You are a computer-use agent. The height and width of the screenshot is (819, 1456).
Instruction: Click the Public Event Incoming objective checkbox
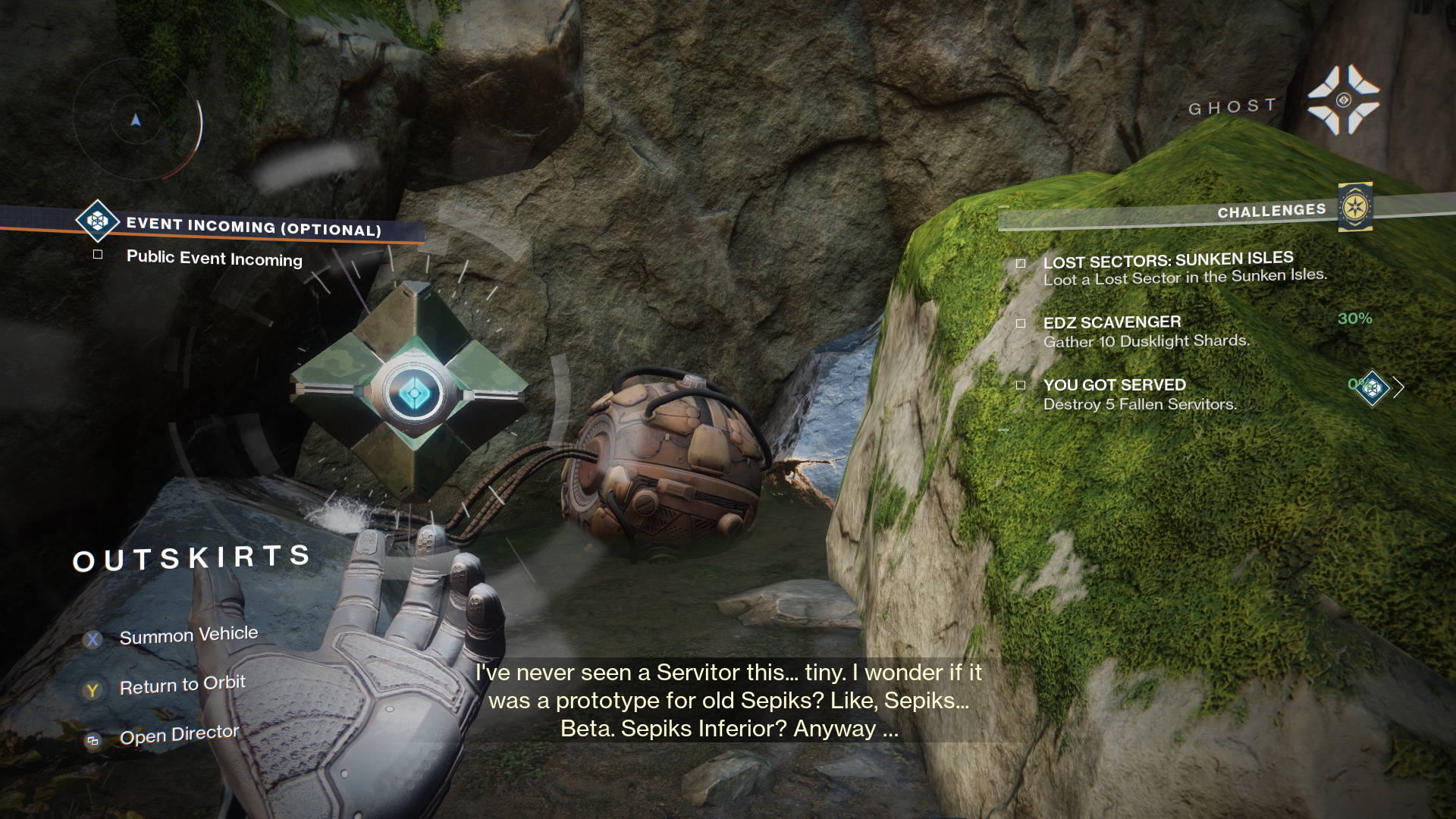pyautogui.click(x=98, y=255)
